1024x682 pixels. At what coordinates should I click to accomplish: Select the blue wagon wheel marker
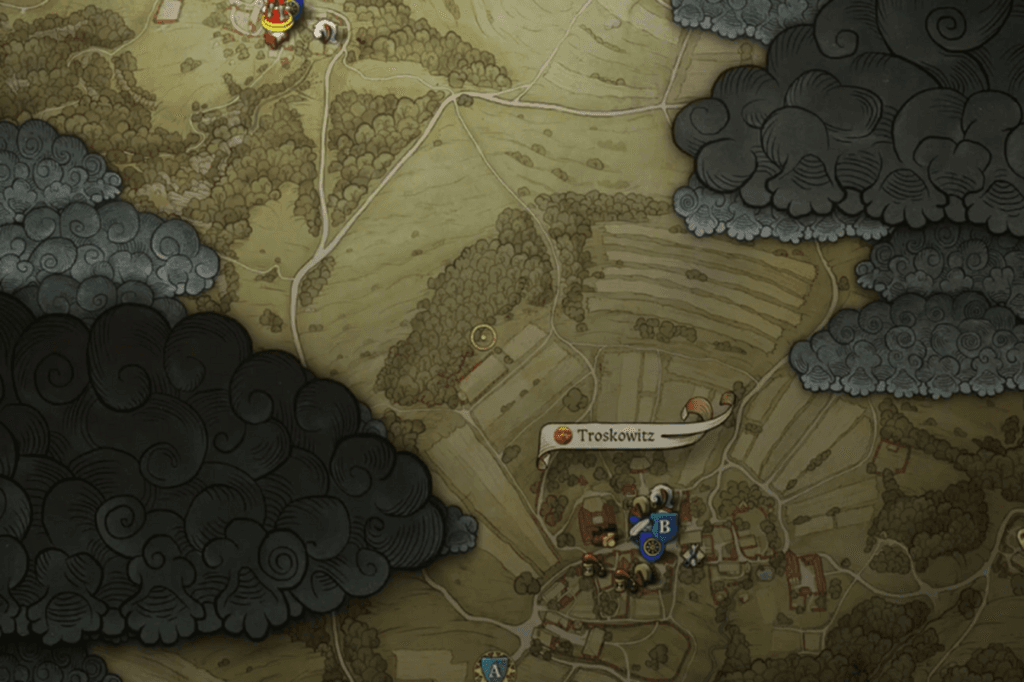[x=651, y=547]
